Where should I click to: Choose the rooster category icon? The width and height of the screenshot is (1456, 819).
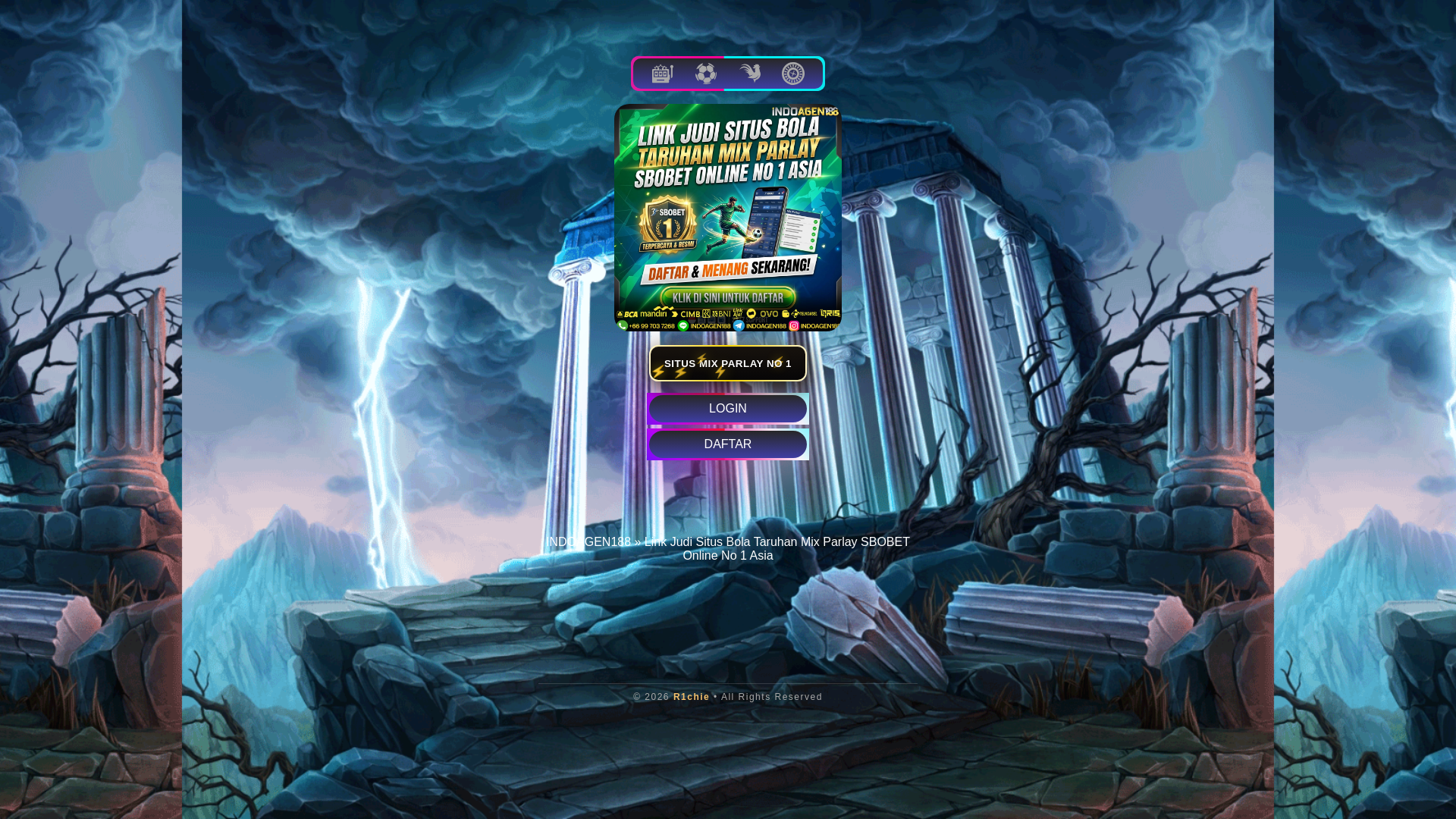click(x=750, y=74)
